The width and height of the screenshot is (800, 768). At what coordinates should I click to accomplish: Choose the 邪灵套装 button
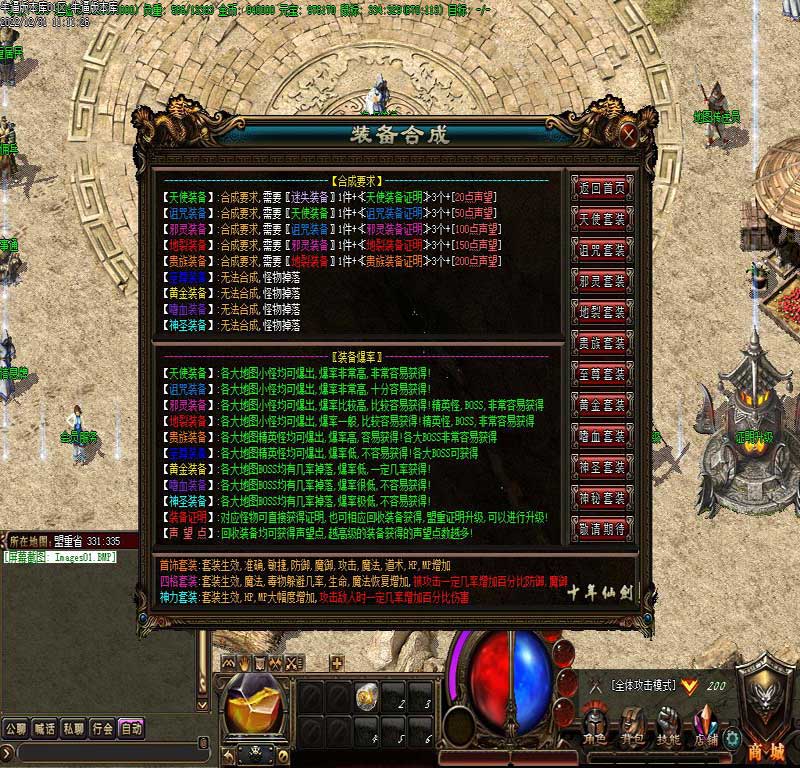(x=601, y=281)
